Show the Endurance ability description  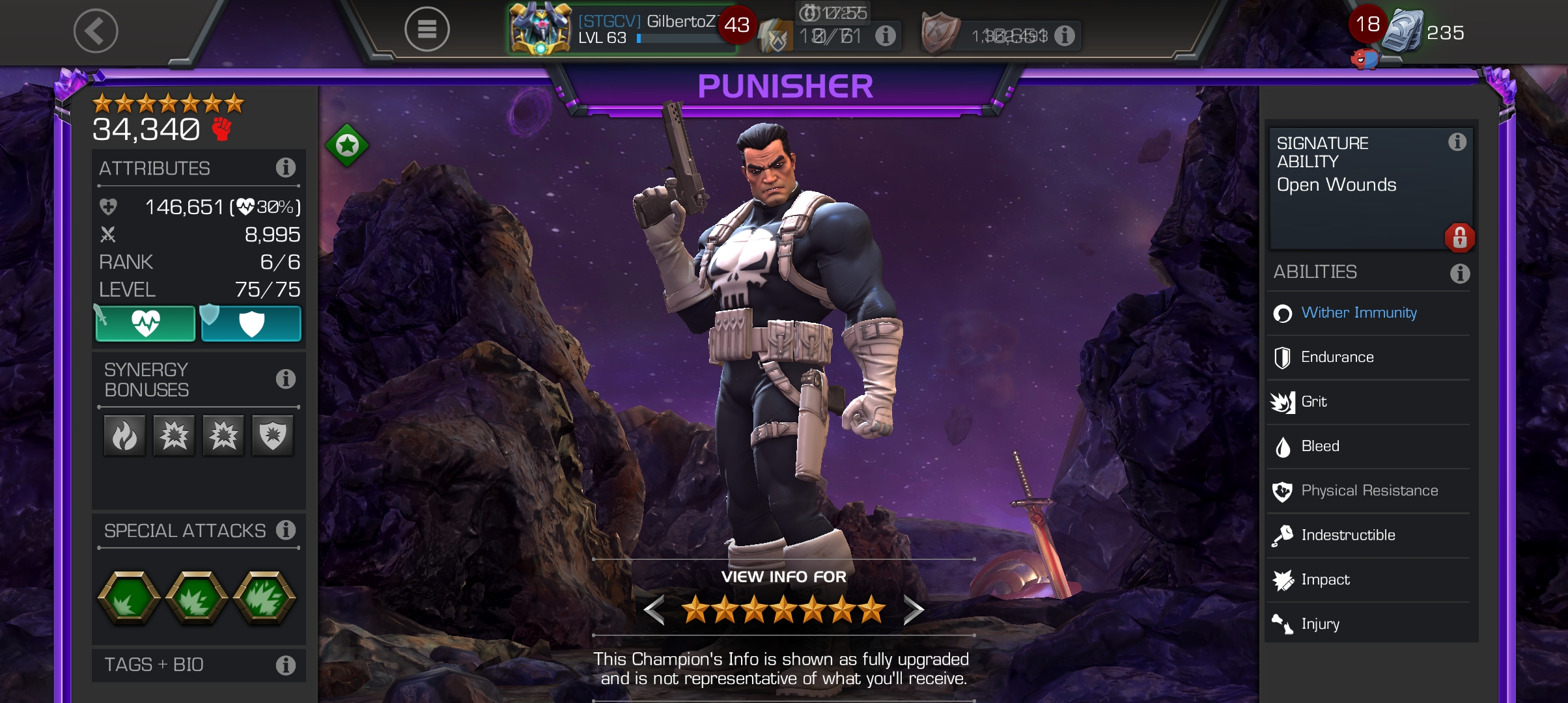(1337, 357)
